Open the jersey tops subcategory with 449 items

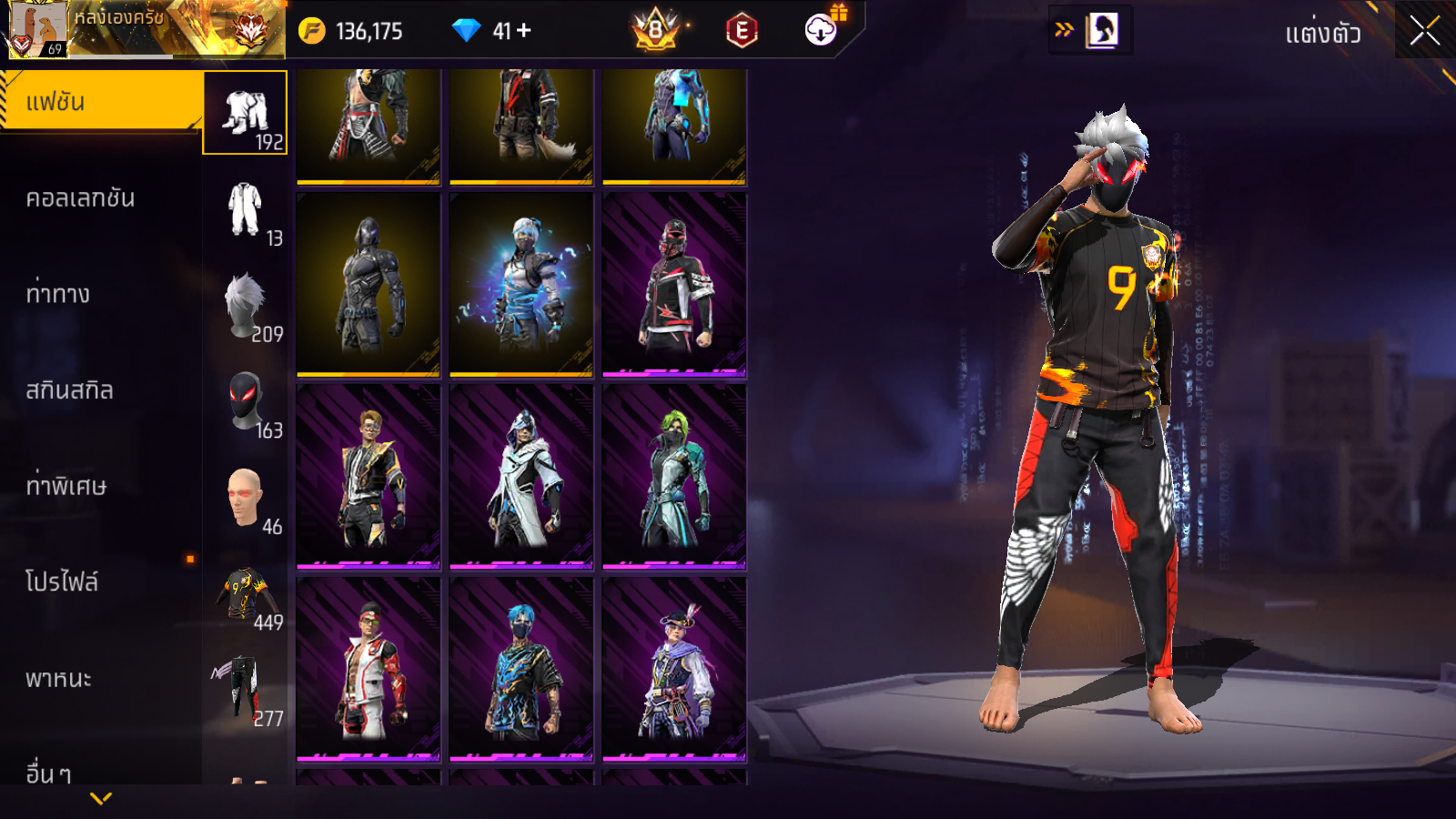click(246, 596)
